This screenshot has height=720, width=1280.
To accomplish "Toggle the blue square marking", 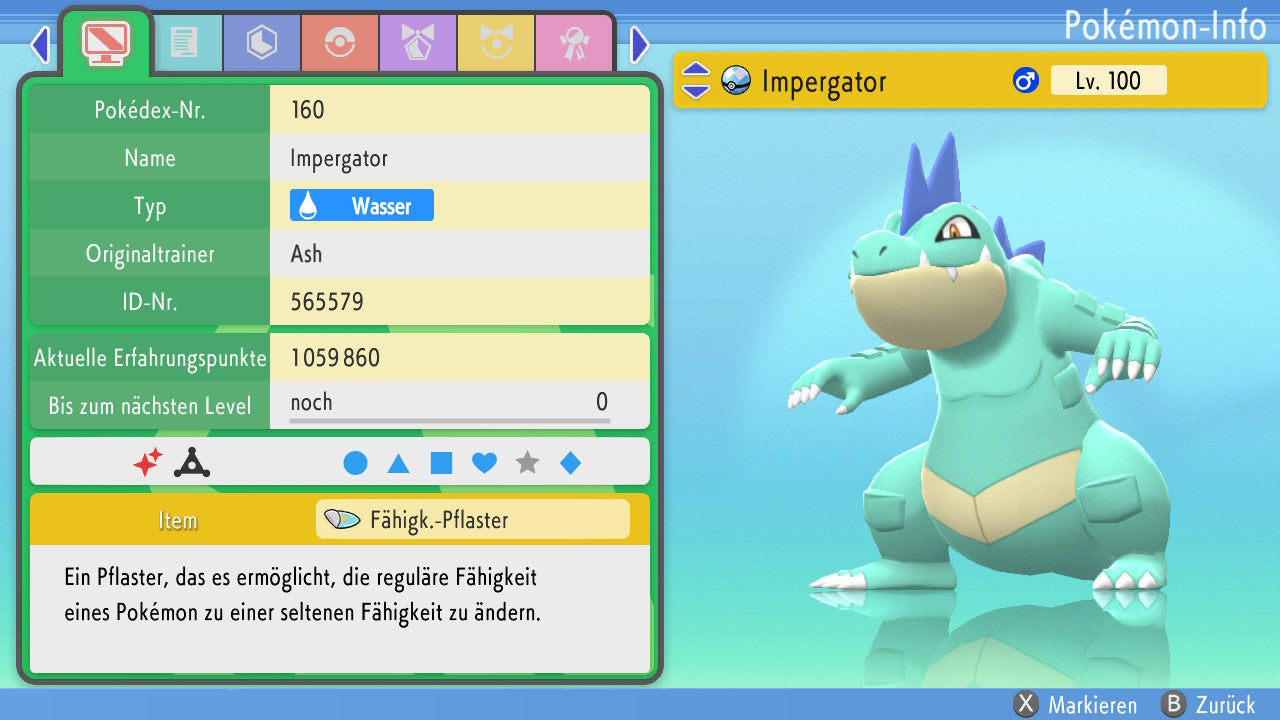I will (441, 463).
